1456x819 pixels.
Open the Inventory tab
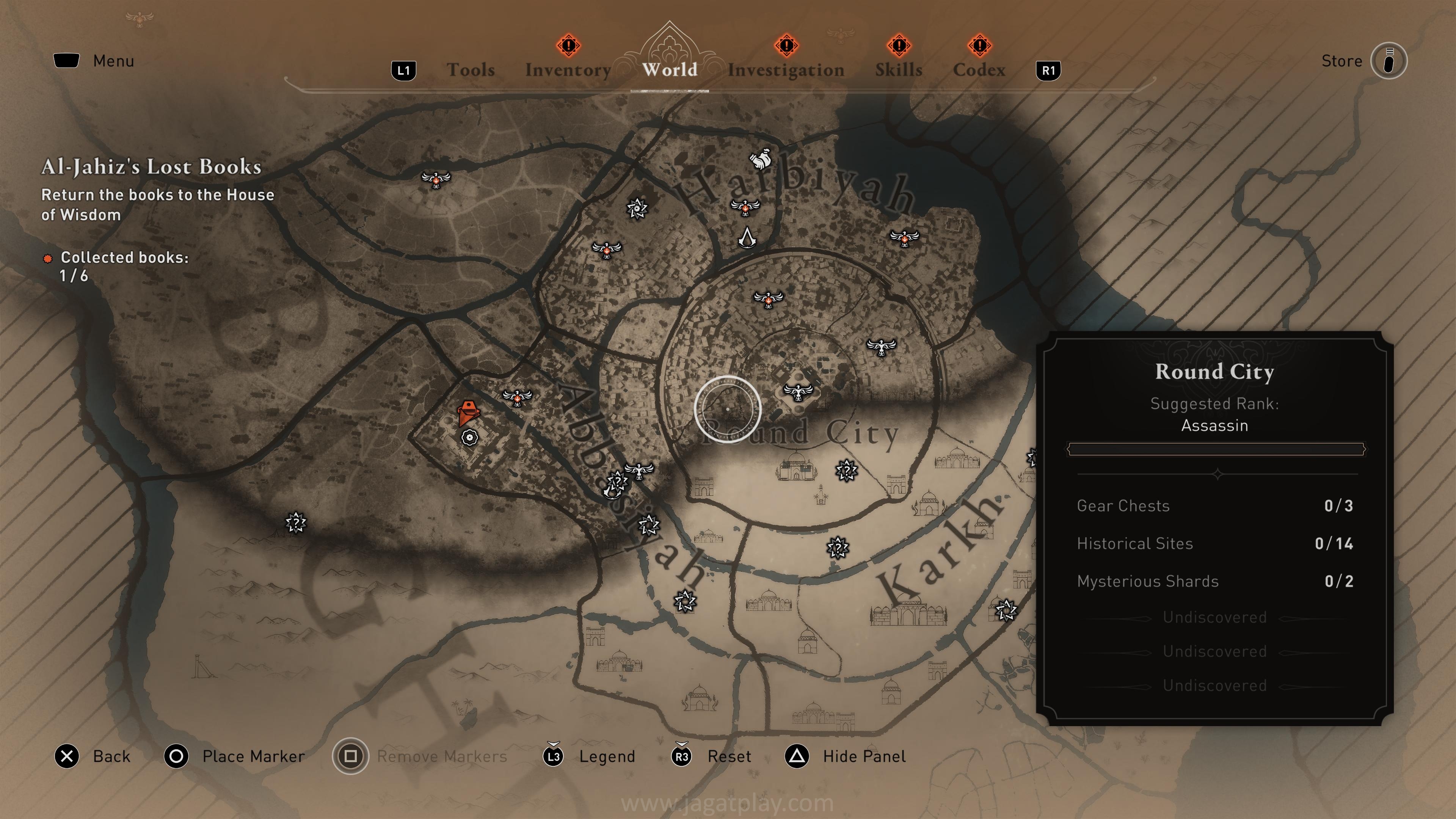pyautogui.click(x=568, y=69)
